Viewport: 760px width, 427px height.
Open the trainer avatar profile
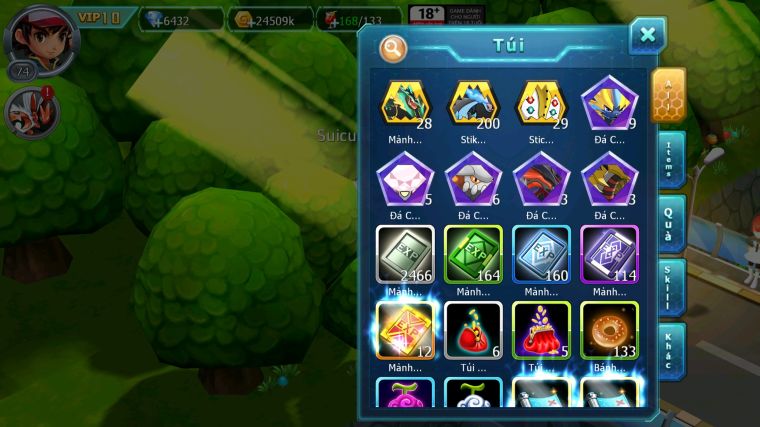click(x=32, y=35)
